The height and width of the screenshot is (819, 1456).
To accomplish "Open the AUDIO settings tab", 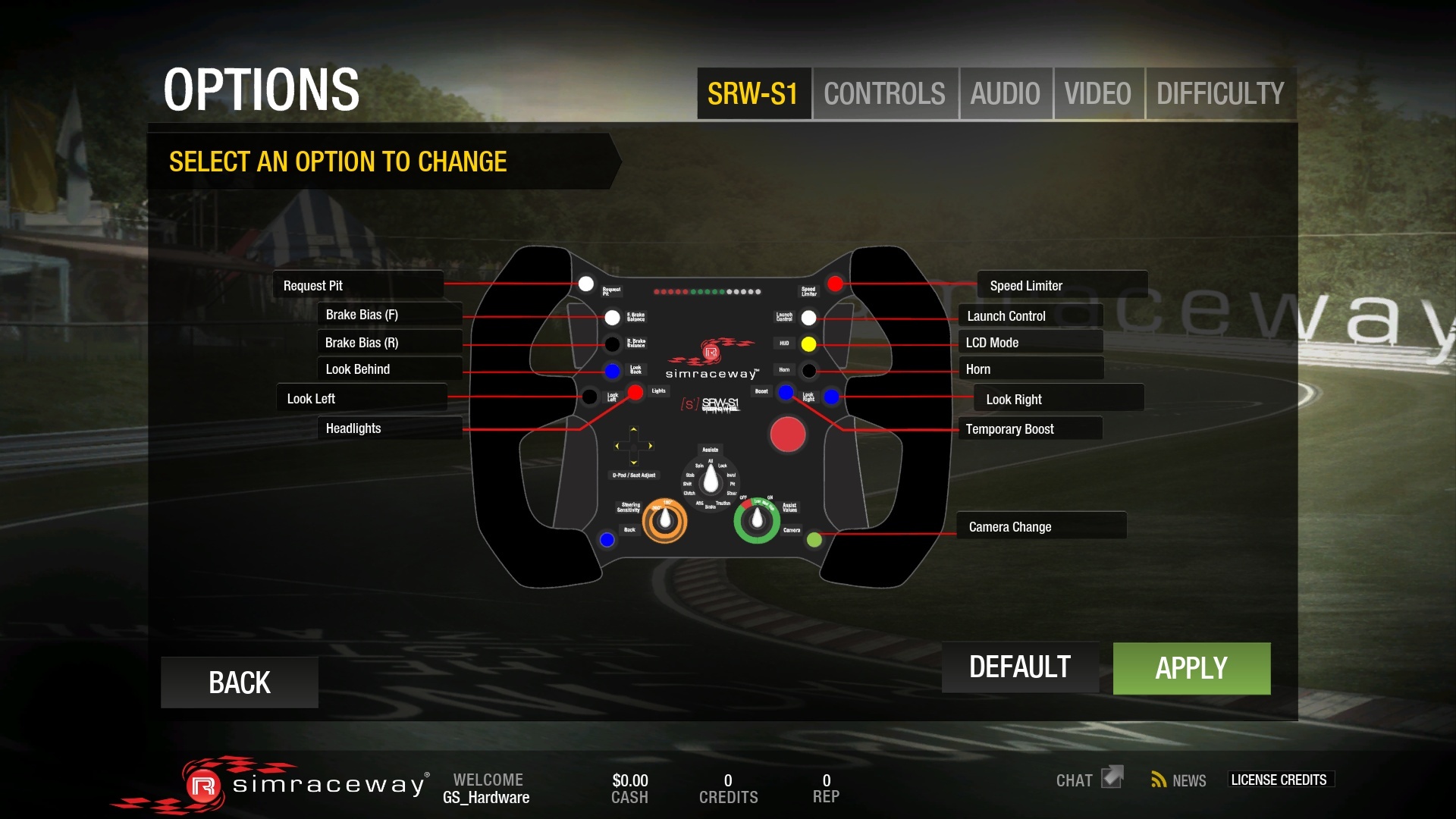I will (1005, 93).
